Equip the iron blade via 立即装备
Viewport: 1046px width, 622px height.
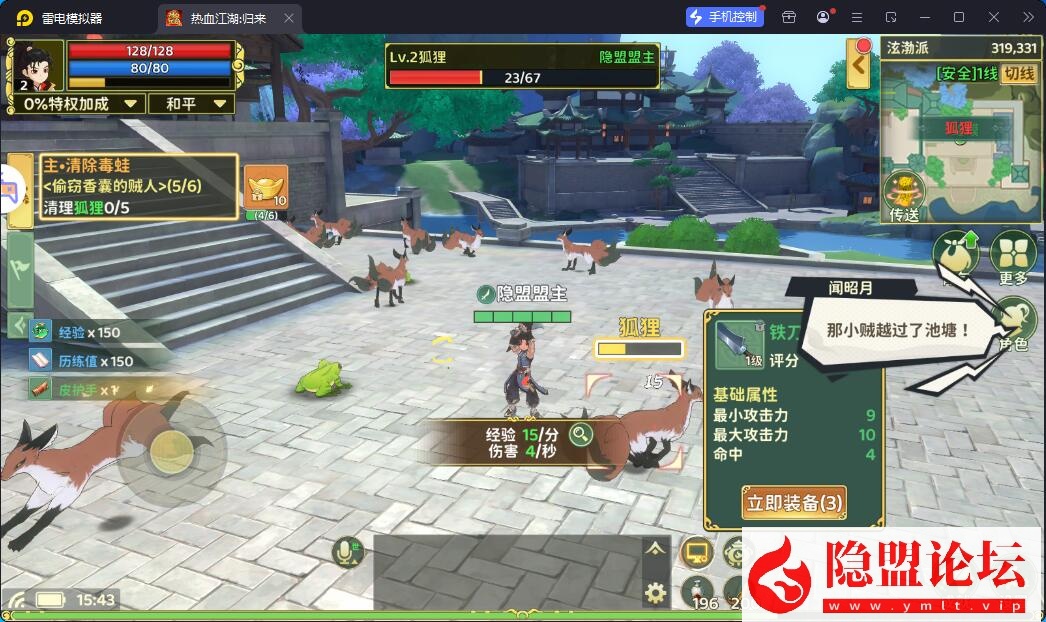794,502
